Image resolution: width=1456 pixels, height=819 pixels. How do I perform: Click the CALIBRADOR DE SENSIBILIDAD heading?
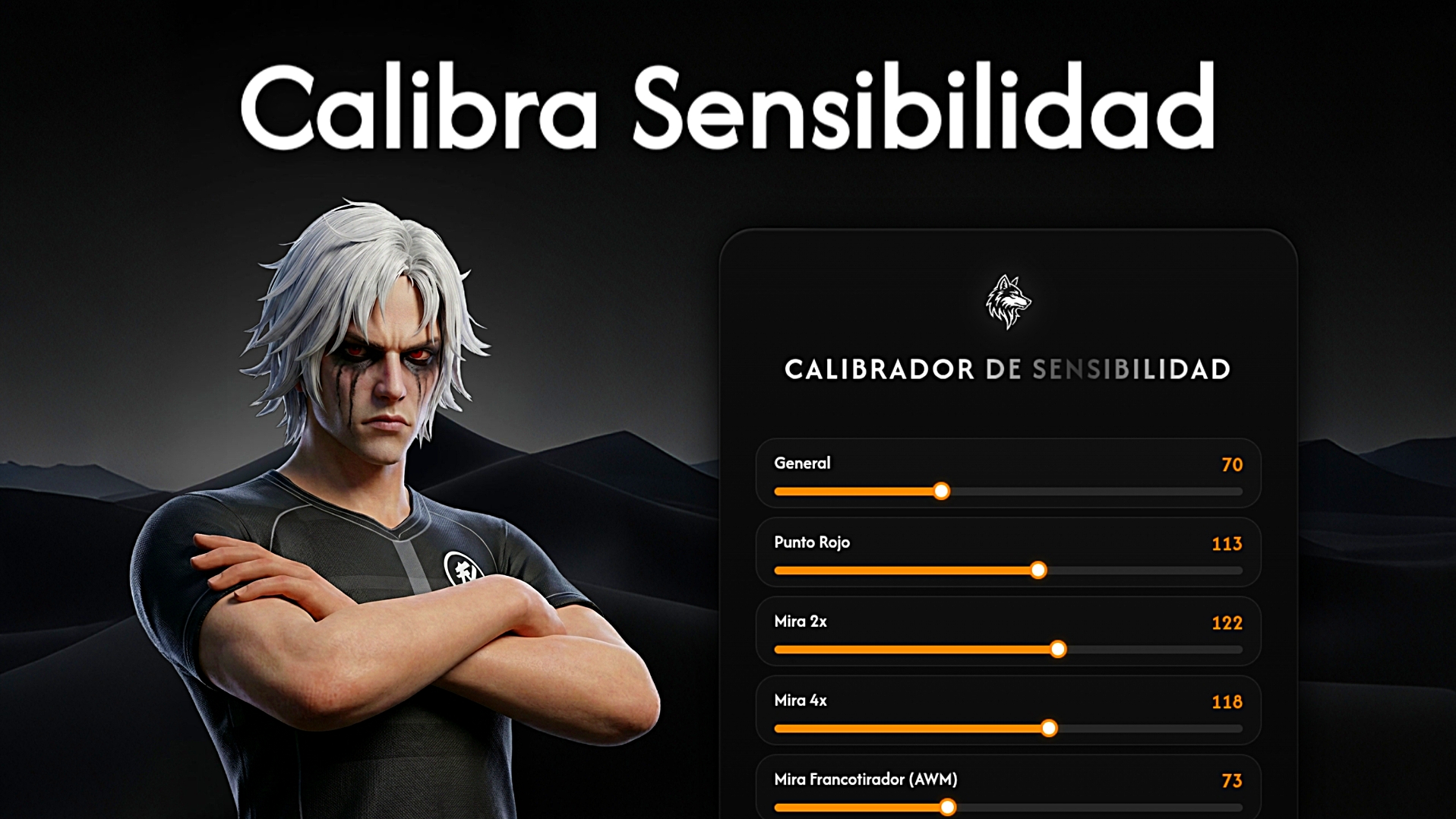[1008, 370]
